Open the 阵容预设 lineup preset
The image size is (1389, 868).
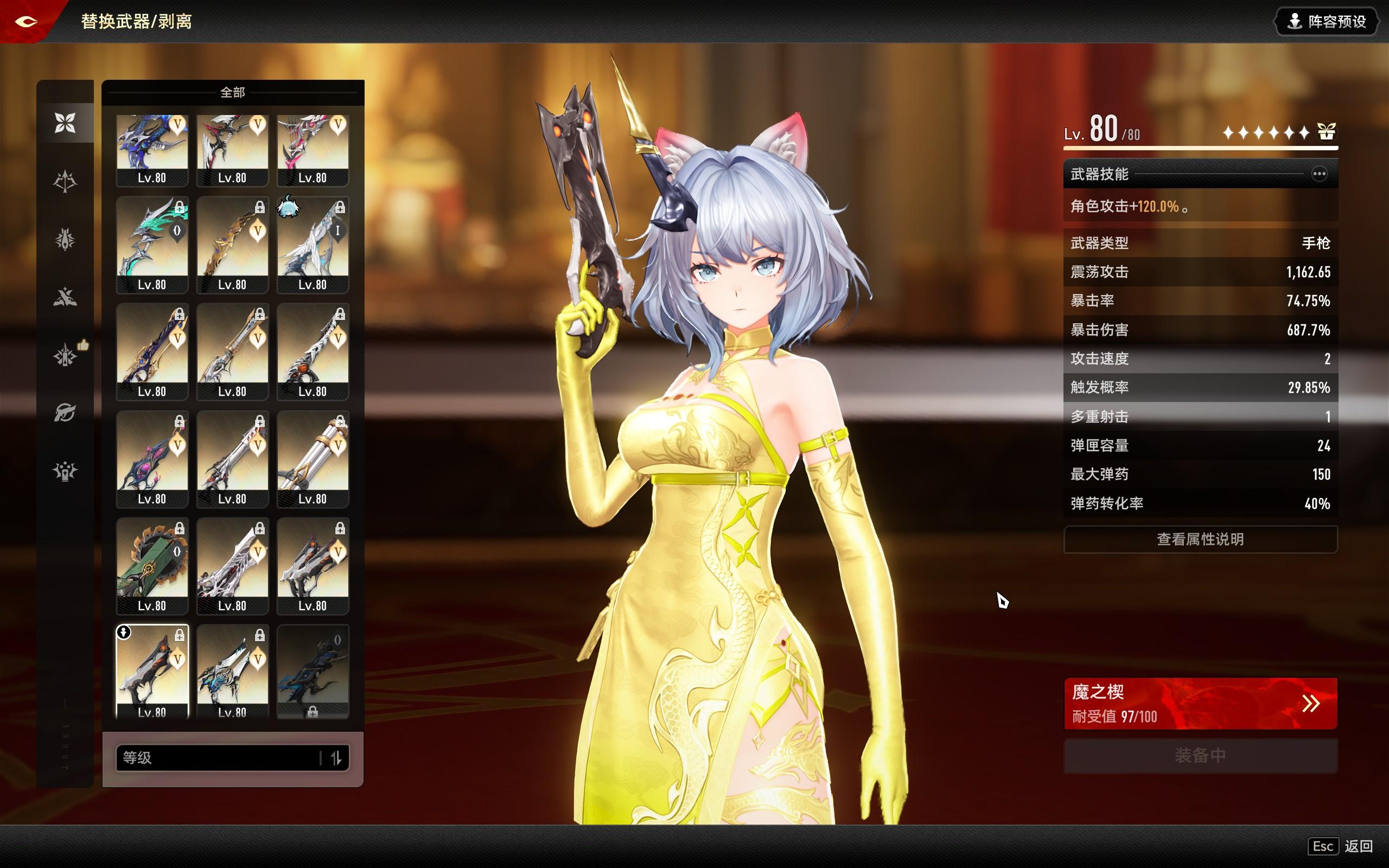click(1326, 22)
